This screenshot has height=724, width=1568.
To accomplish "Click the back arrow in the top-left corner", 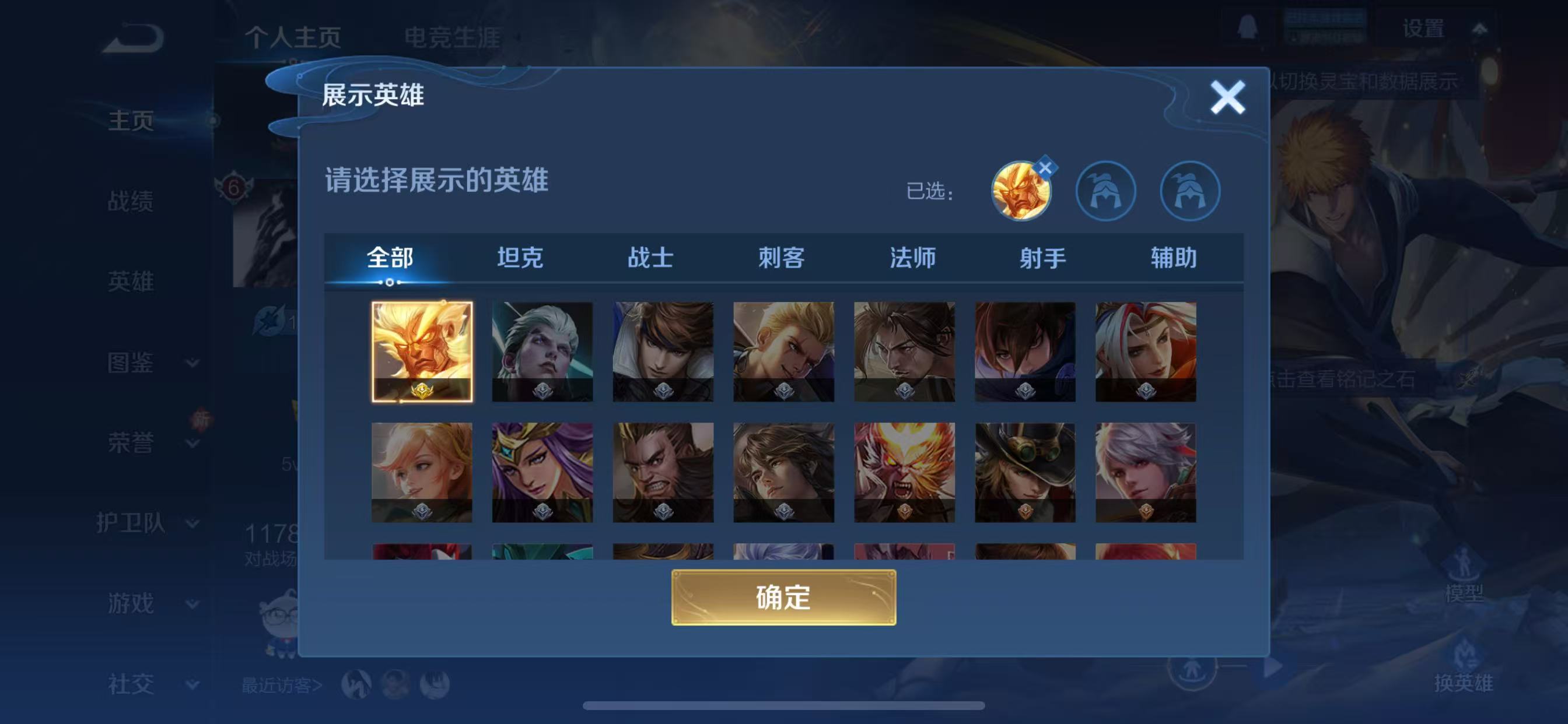I will click(x=135, y=38).
